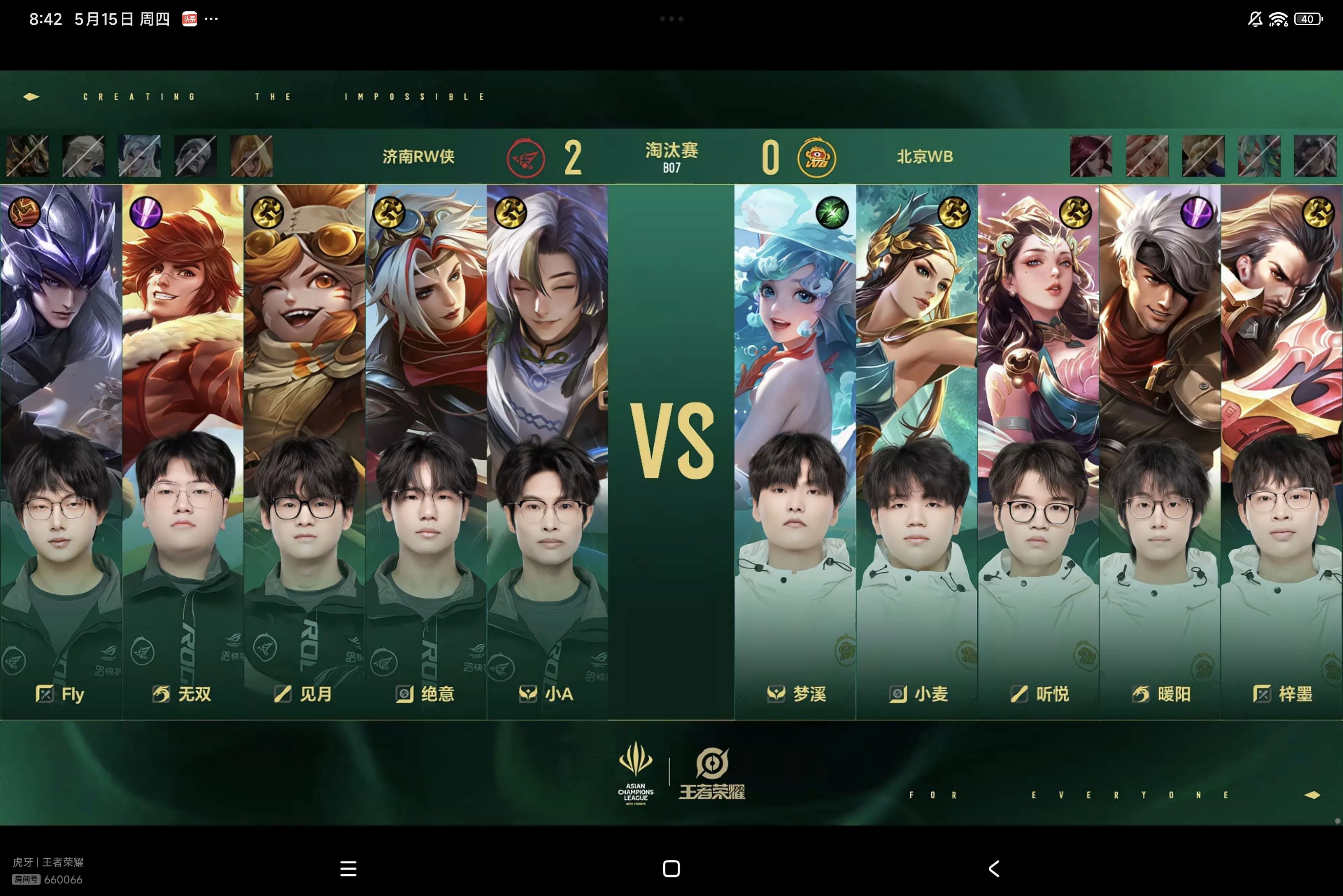The width and height of the screenshot is (1343, 896).
Task: Tap the Android back arrow
Action: (994, 869)
